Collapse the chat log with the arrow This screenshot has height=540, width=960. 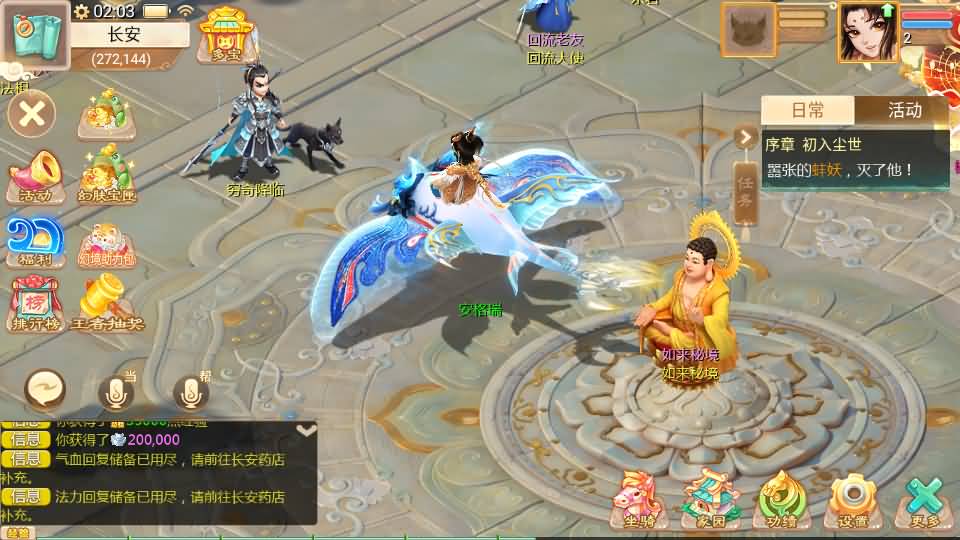tap(307, 429)
